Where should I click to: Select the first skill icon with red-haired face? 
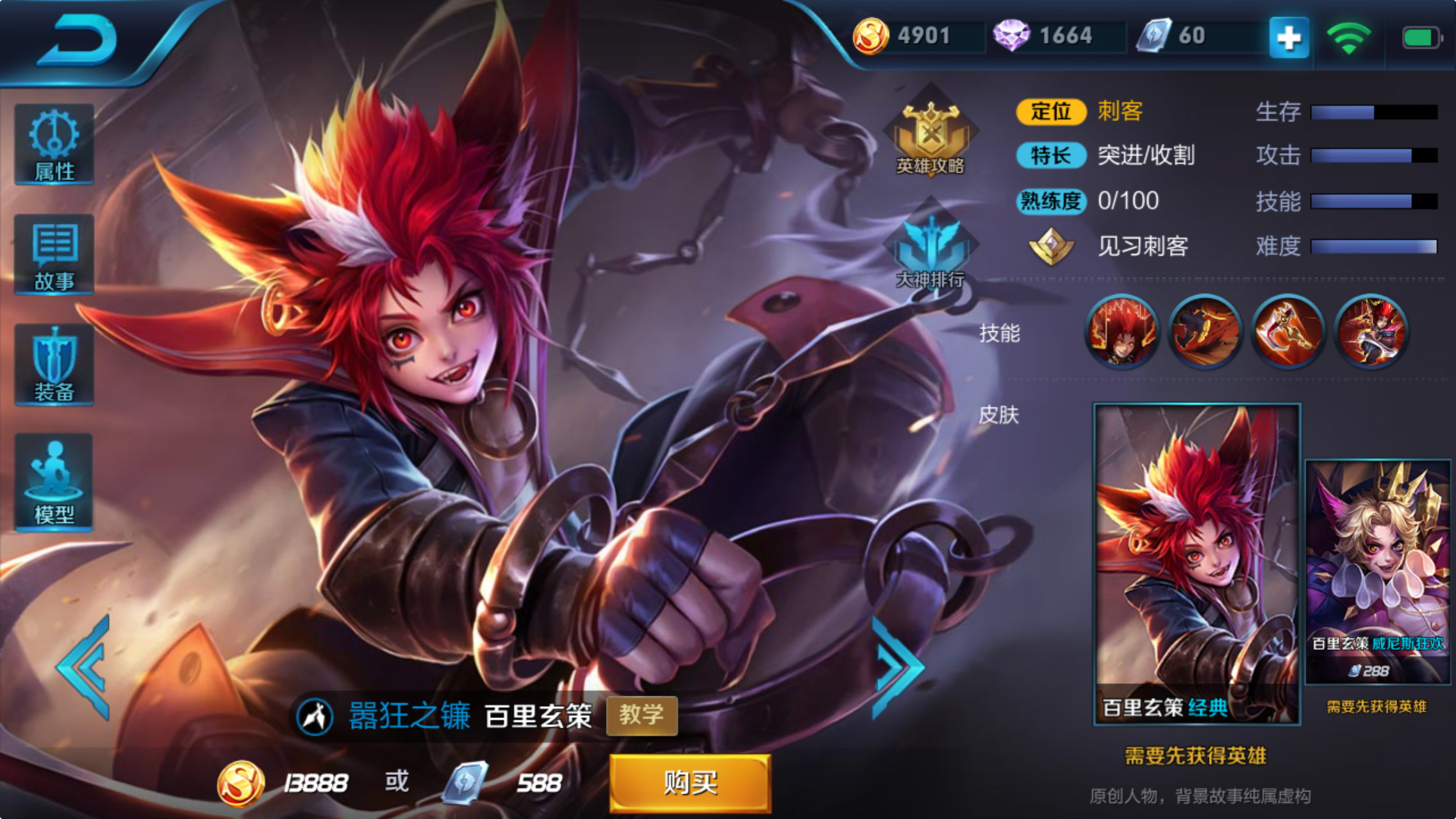[1122, 331]
